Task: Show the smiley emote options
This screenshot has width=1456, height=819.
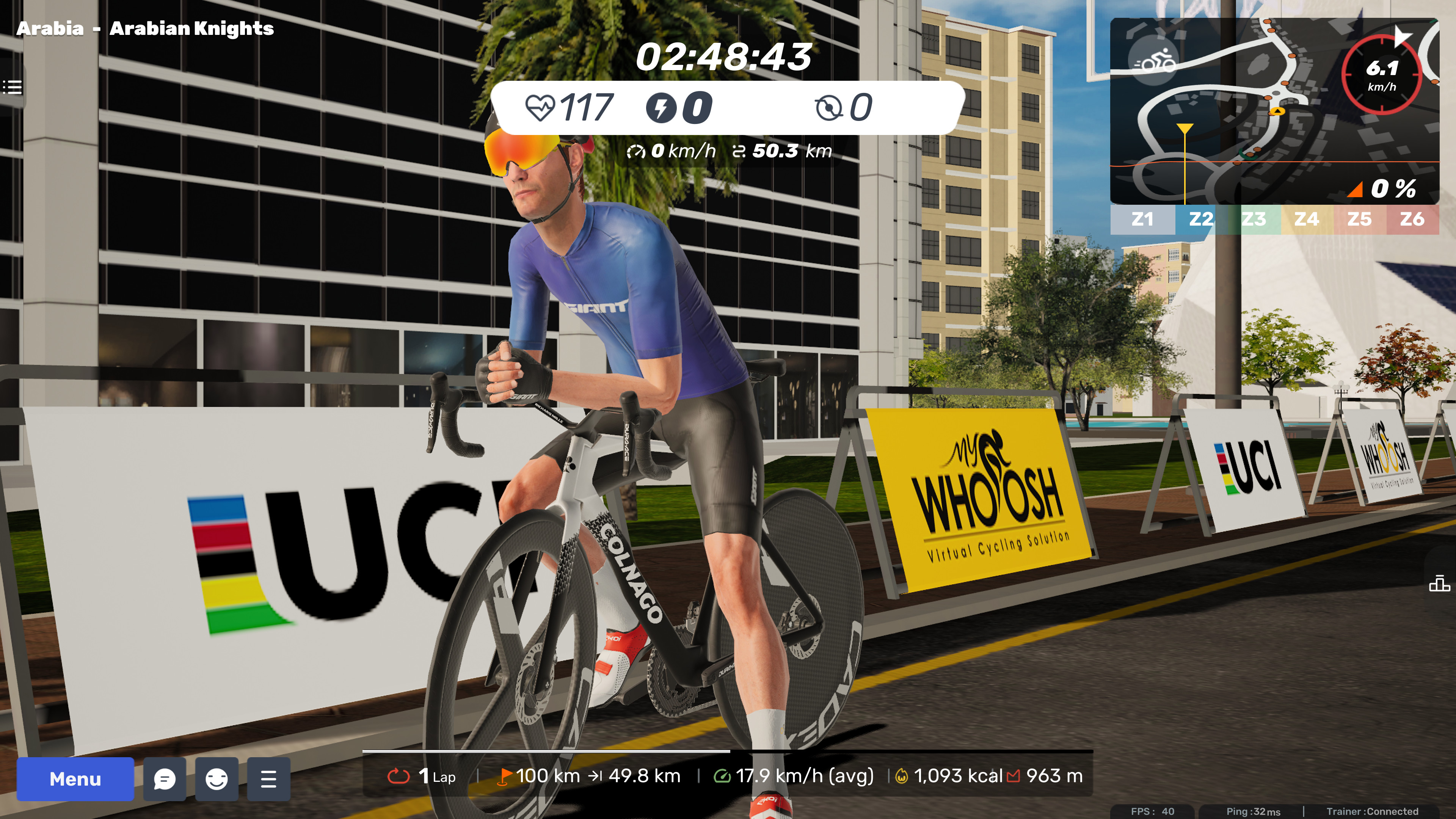Action: click(x=217, y=779)
